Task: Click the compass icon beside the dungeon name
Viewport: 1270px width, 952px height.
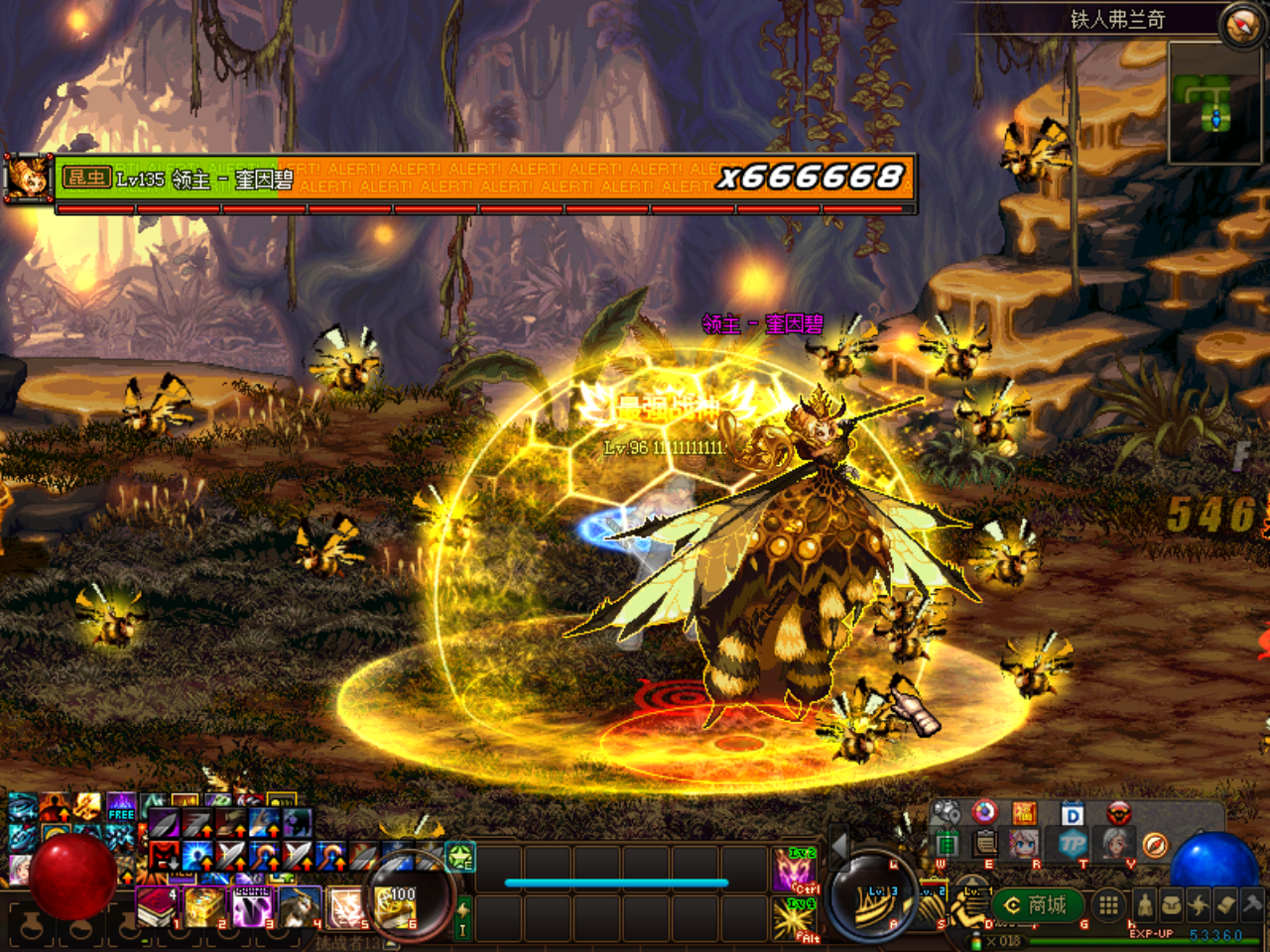Action: coord(1240,24)
